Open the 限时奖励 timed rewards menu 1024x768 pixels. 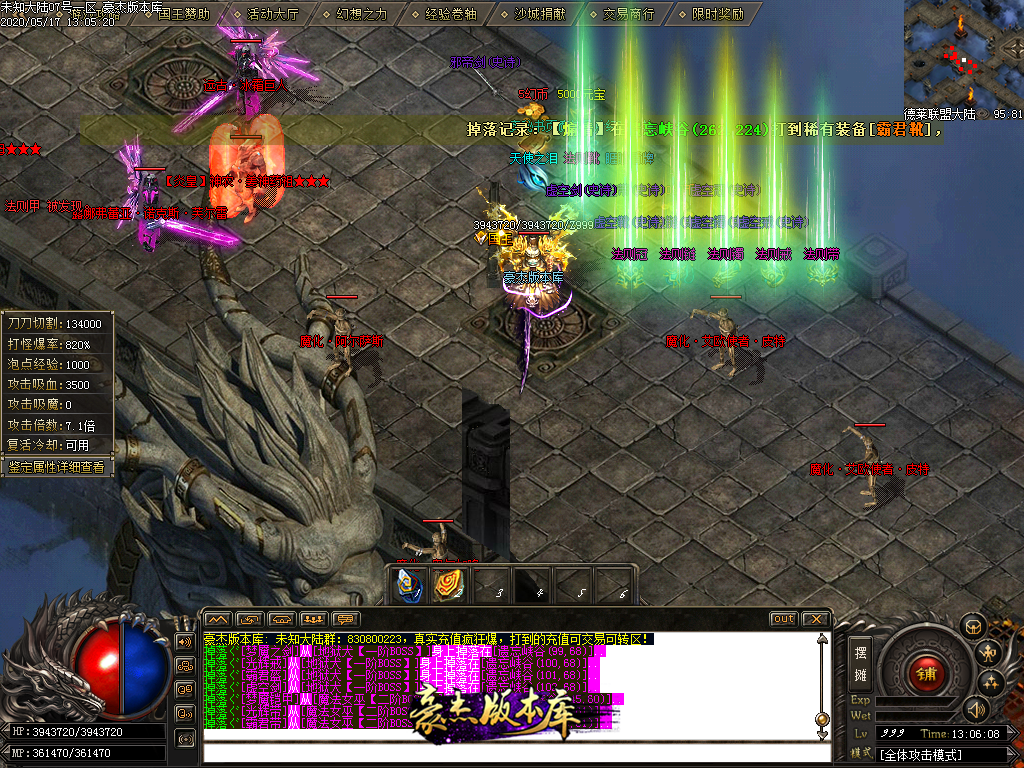click(x=718, y=14)
